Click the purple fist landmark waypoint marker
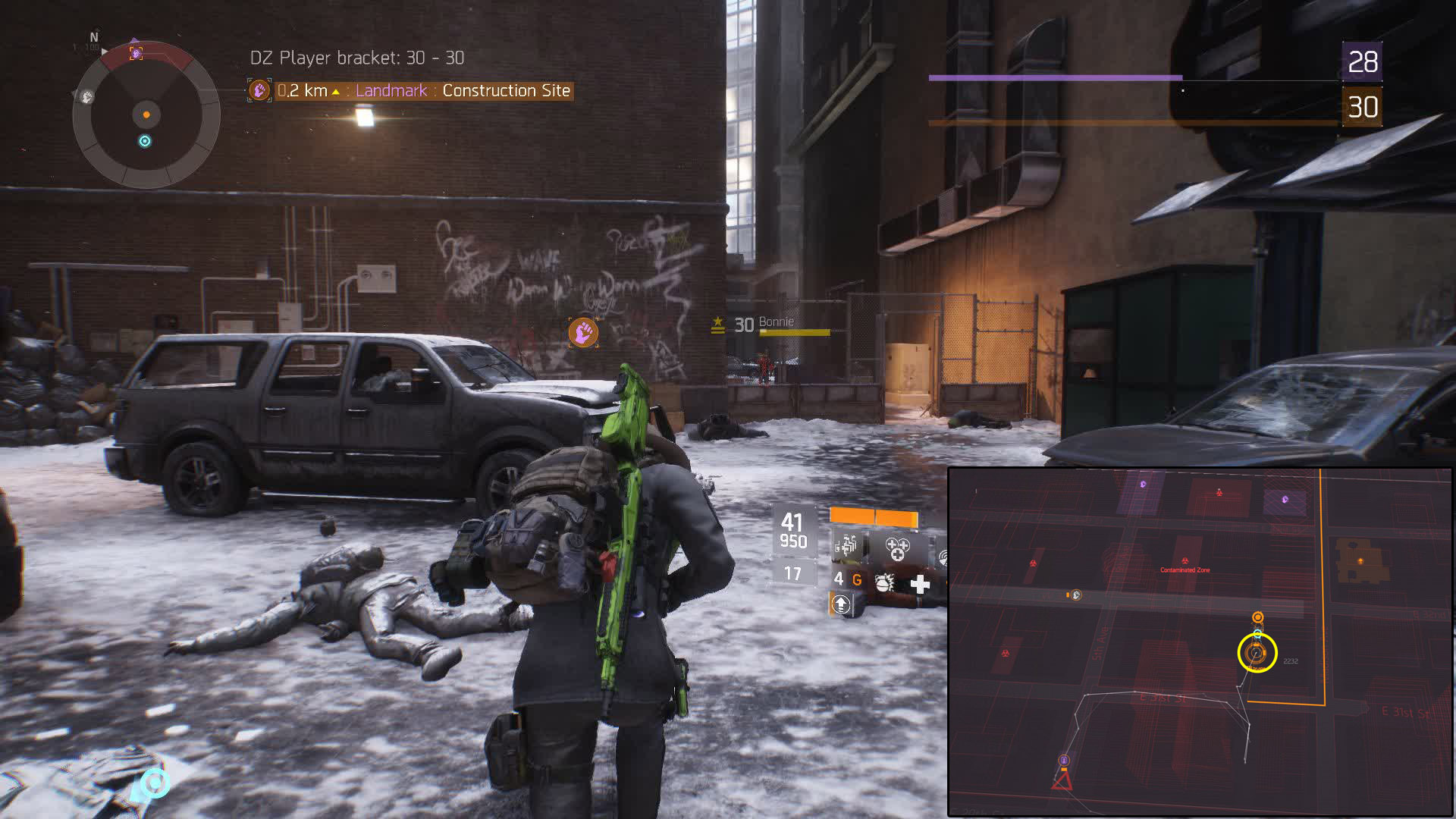Image resolution: width=1456 pixels, height=819 pixels. 583,332
